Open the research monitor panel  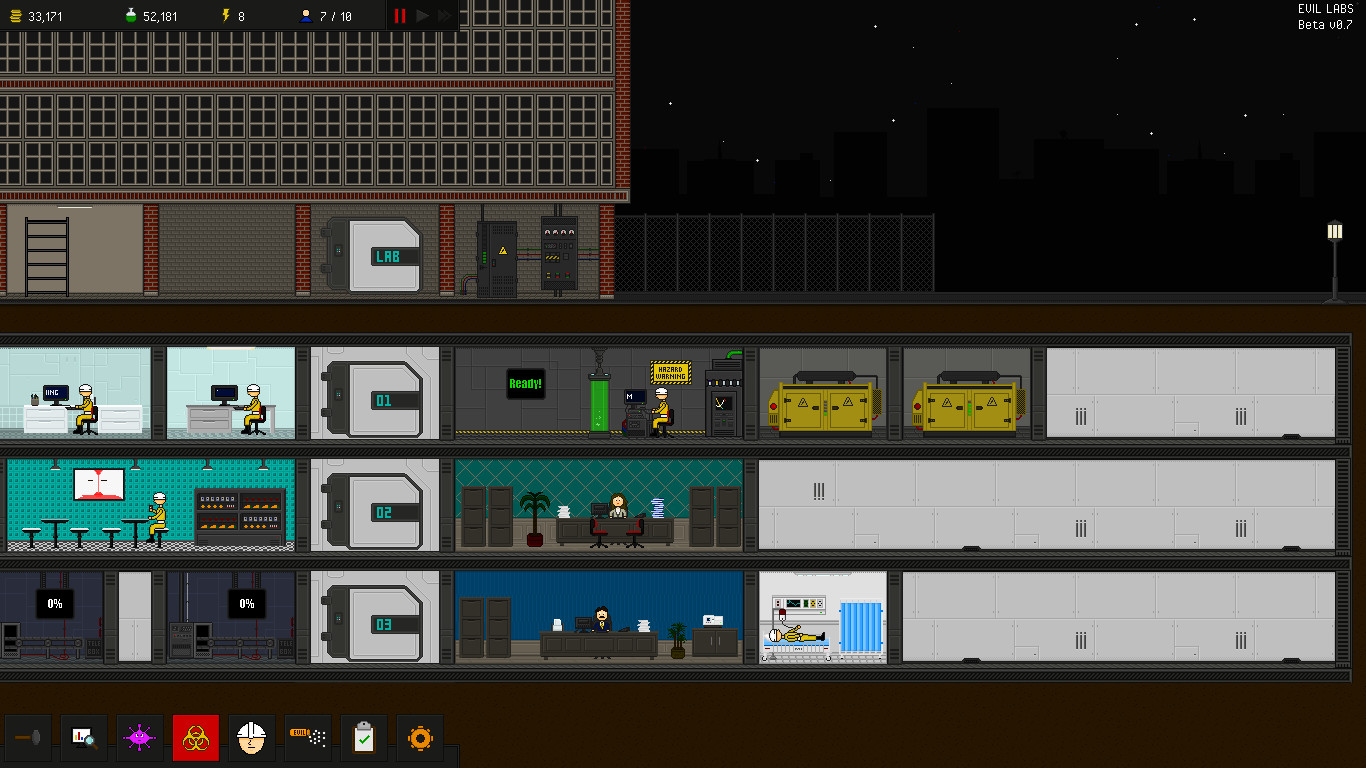(84, 737)
